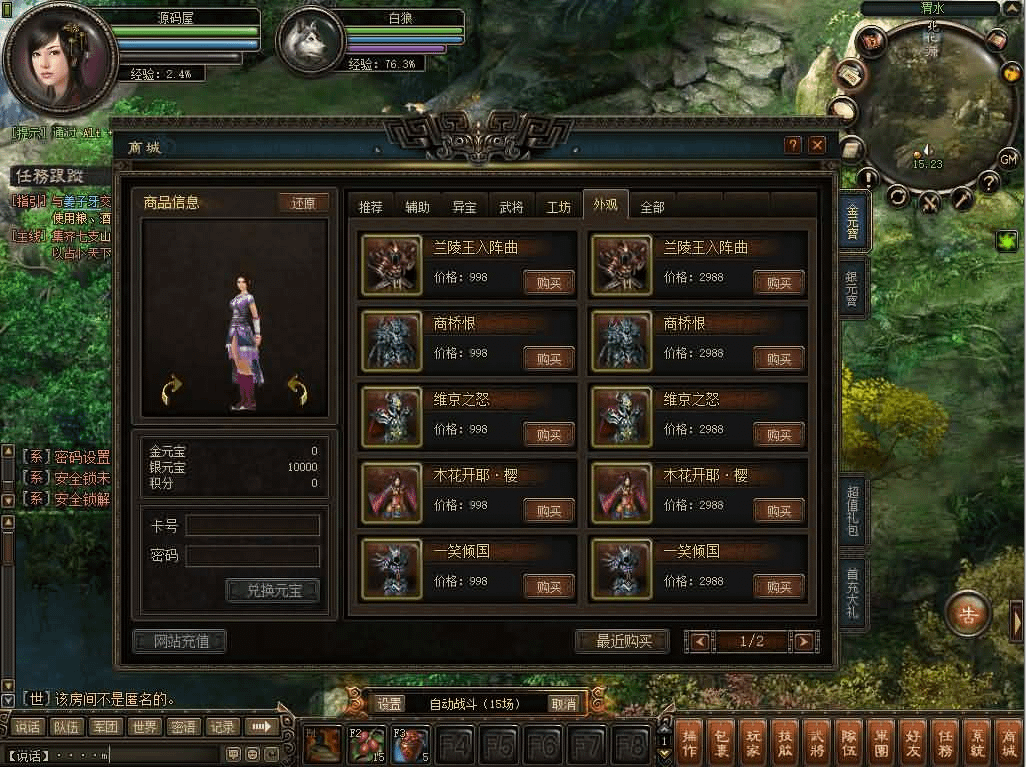Go to the next shop page
The height and width of the screenshot is (767, 1026).
803,642
